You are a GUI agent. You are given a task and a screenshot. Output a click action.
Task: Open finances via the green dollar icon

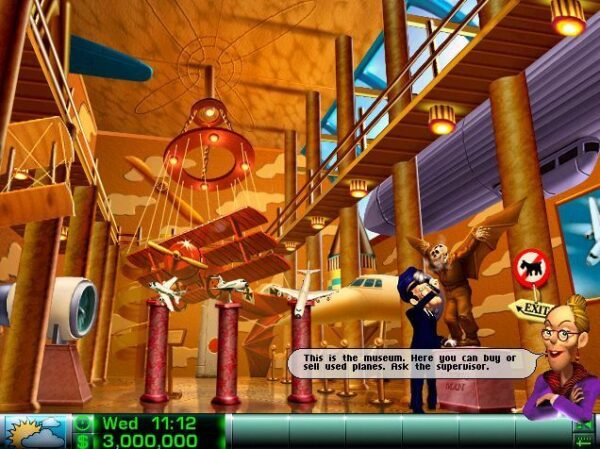83,440
